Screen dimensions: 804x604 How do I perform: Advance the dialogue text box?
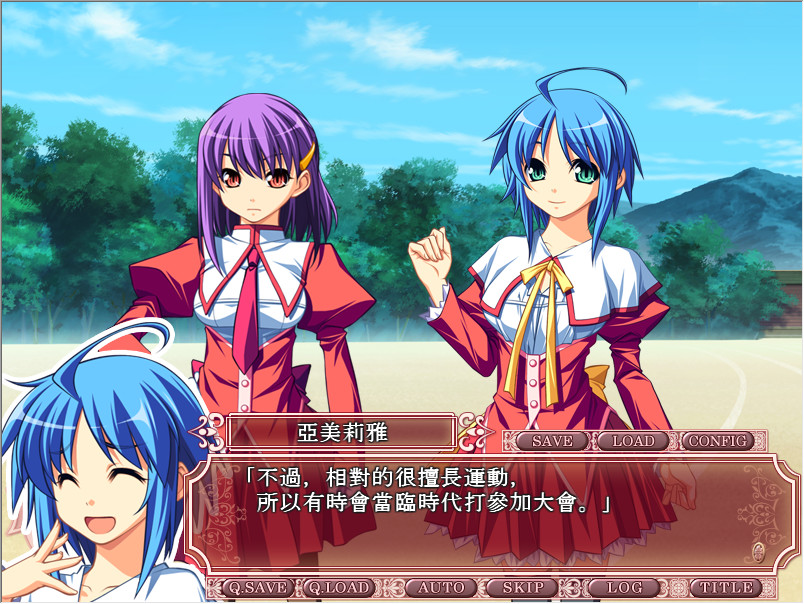click(480, 515)
